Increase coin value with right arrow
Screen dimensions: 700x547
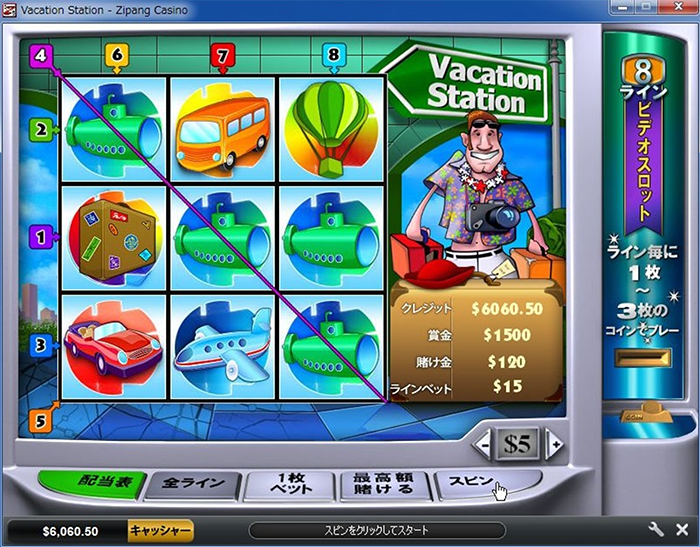point(554,443)
